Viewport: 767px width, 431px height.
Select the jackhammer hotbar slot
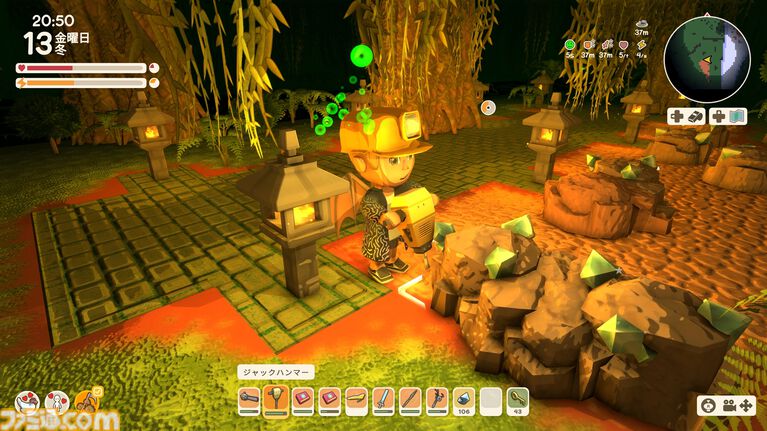276,400
